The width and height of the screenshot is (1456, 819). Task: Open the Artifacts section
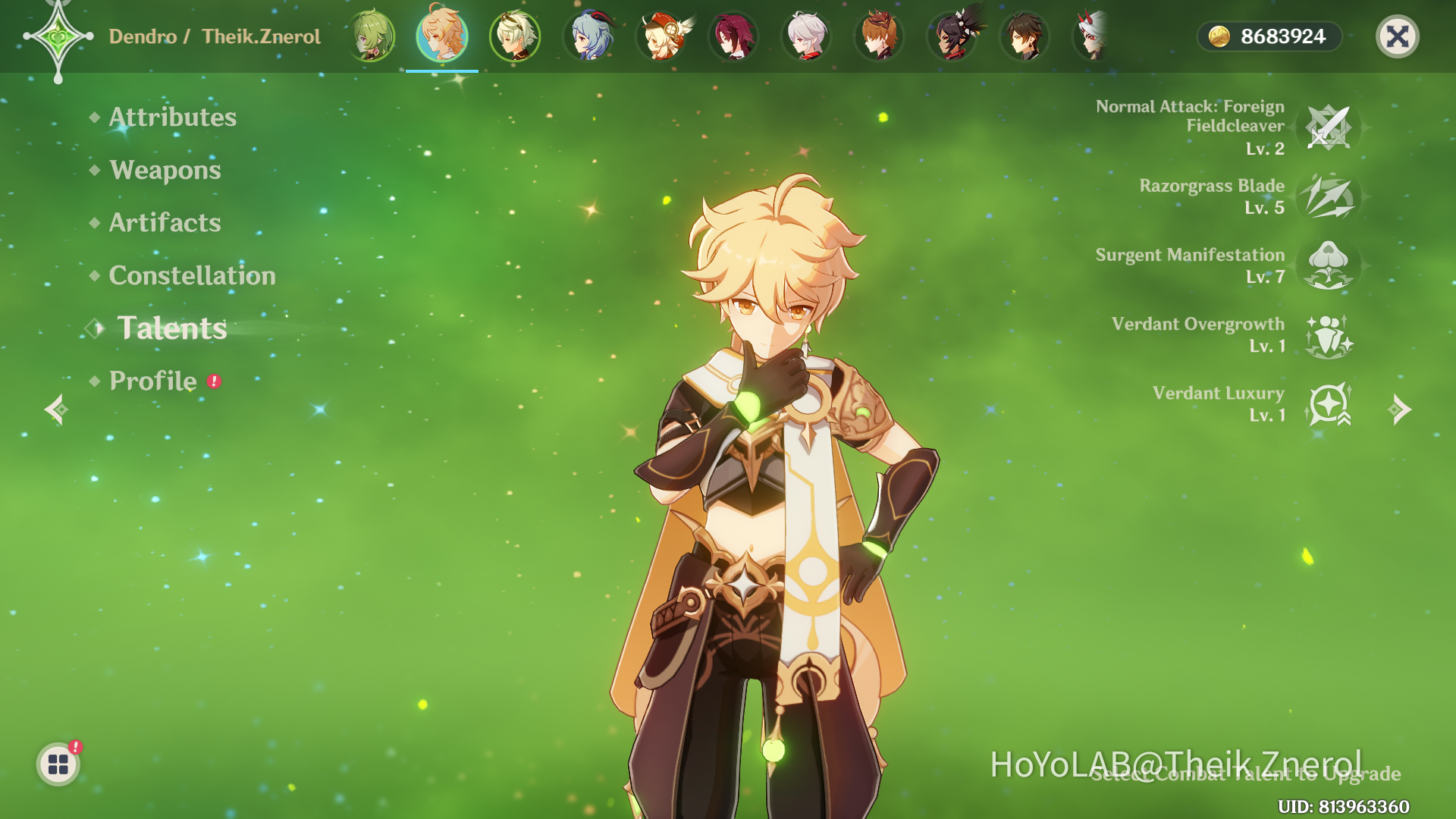tap(164, 223)
